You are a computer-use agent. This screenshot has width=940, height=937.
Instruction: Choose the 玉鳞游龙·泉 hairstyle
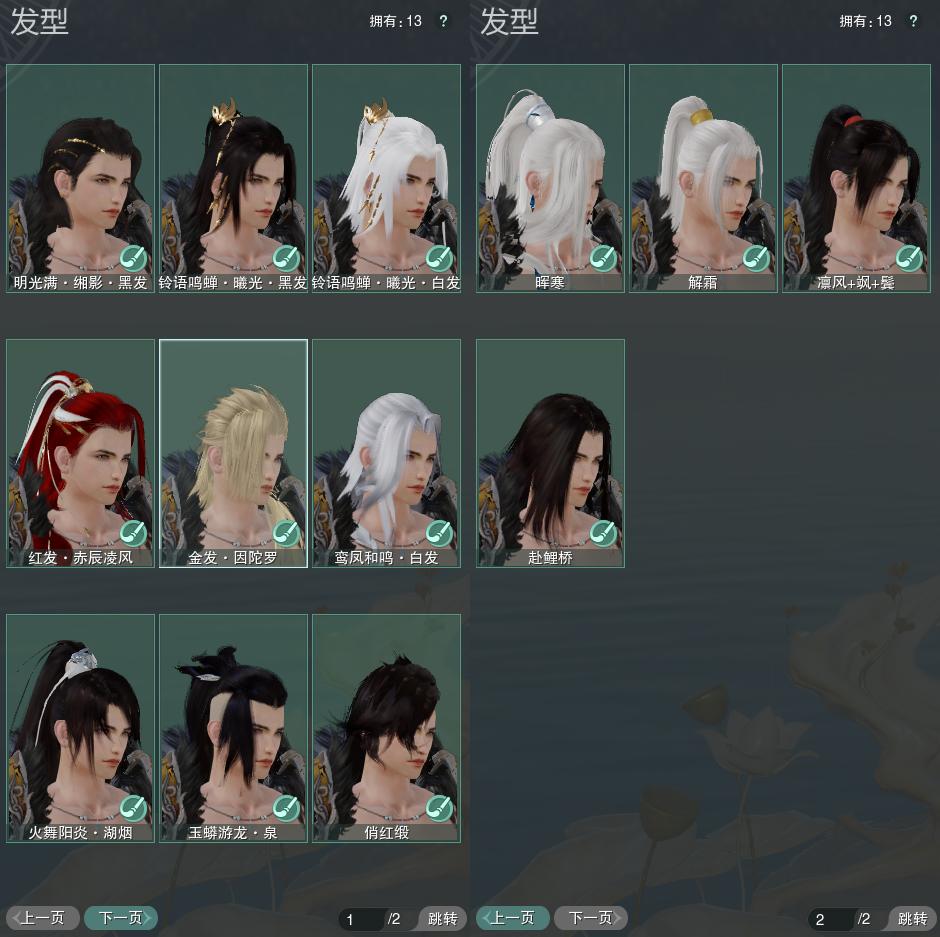(233, 720)
